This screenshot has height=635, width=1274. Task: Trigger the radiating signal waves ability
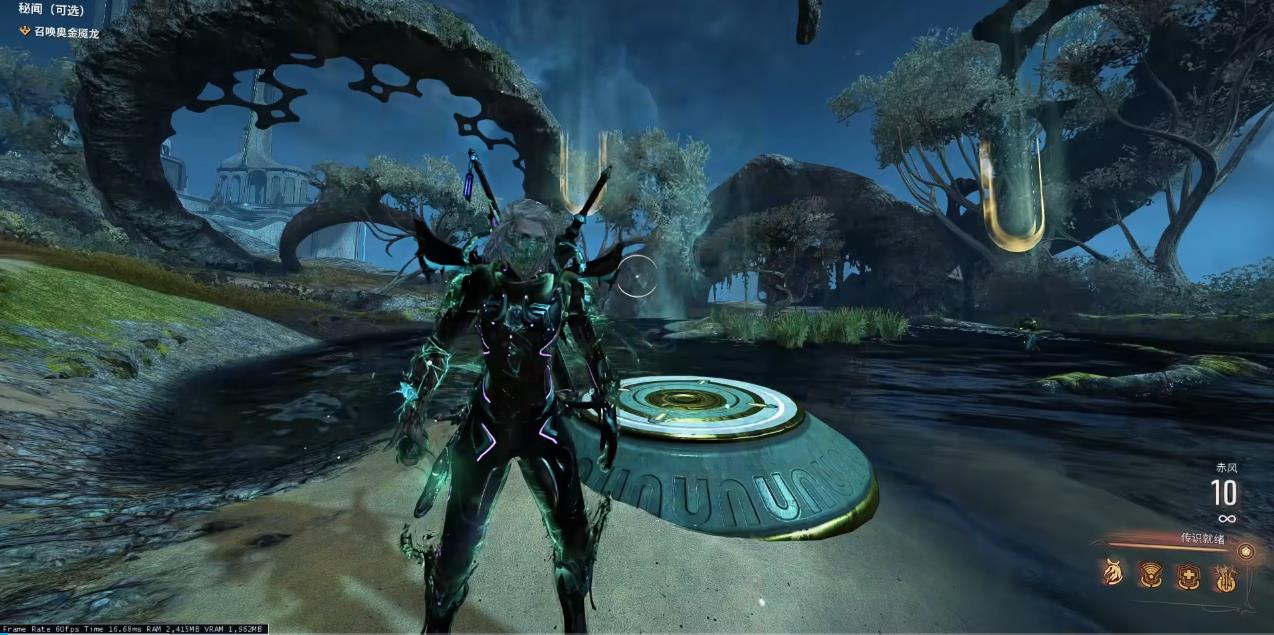pyautogui.click(x=1150, y=574)
